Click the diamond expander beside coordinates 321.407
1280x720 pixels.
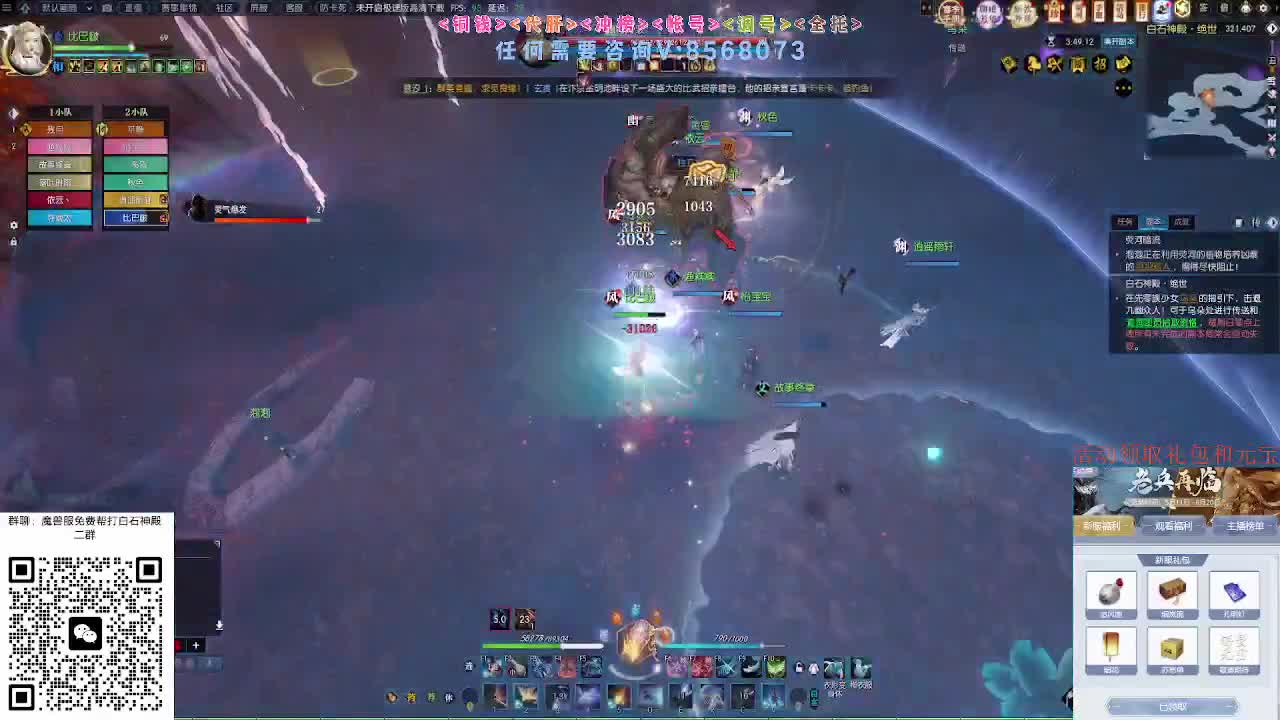(x=1272, y=29)
